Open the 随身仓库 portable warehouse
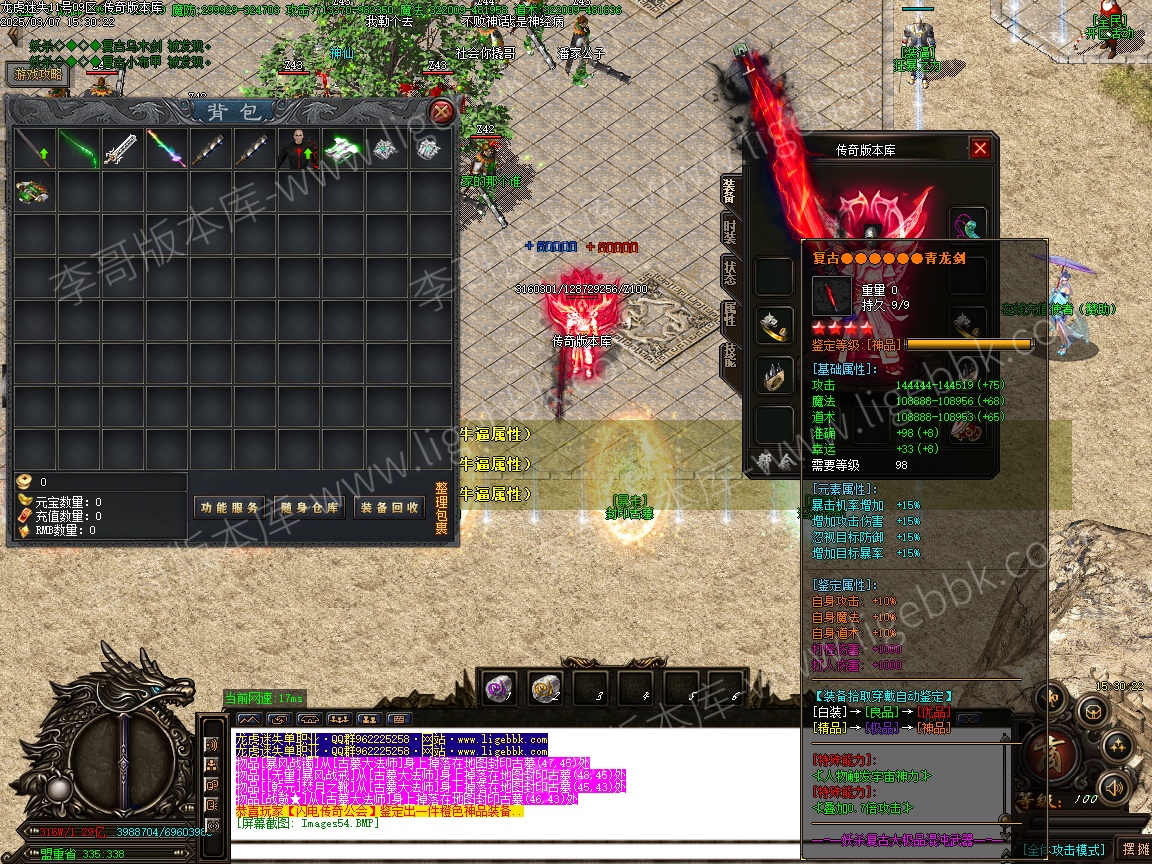1152x864 pixels. coord(309,508)
